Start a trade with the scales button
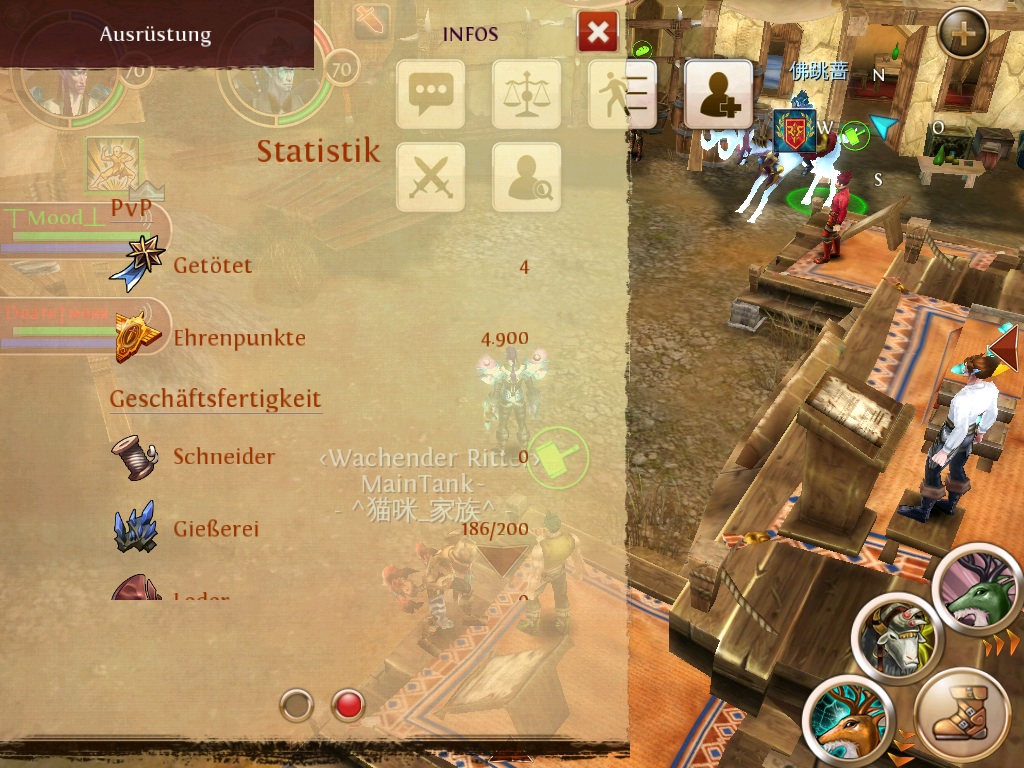This screenshot has height=768, width=1024. [526, 94]
